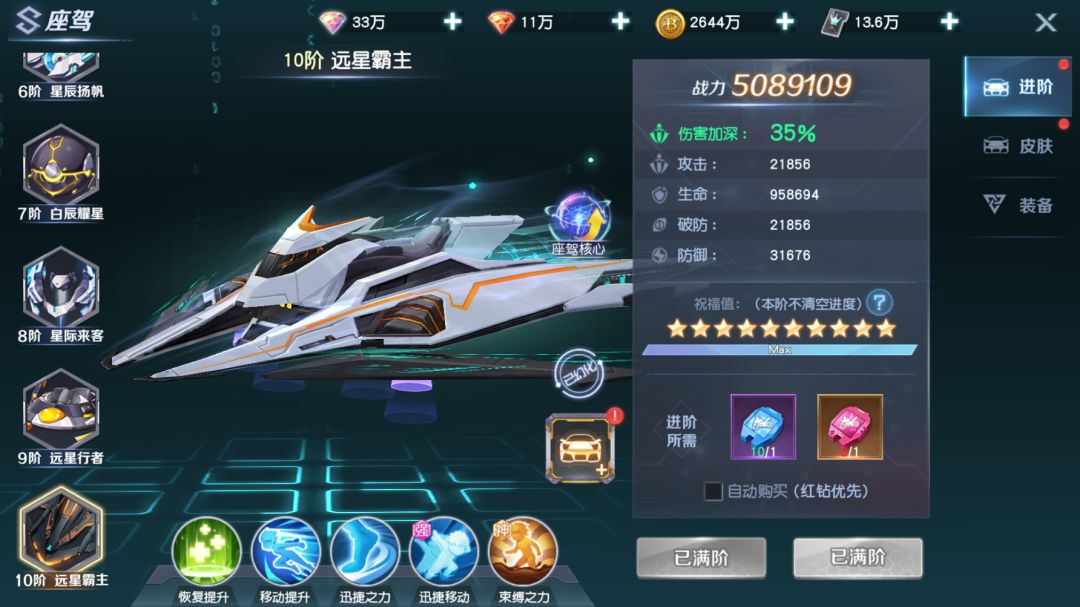Close the 座驾 mount screen
The image size is (1080, 607).
[x=1045, y=23]
